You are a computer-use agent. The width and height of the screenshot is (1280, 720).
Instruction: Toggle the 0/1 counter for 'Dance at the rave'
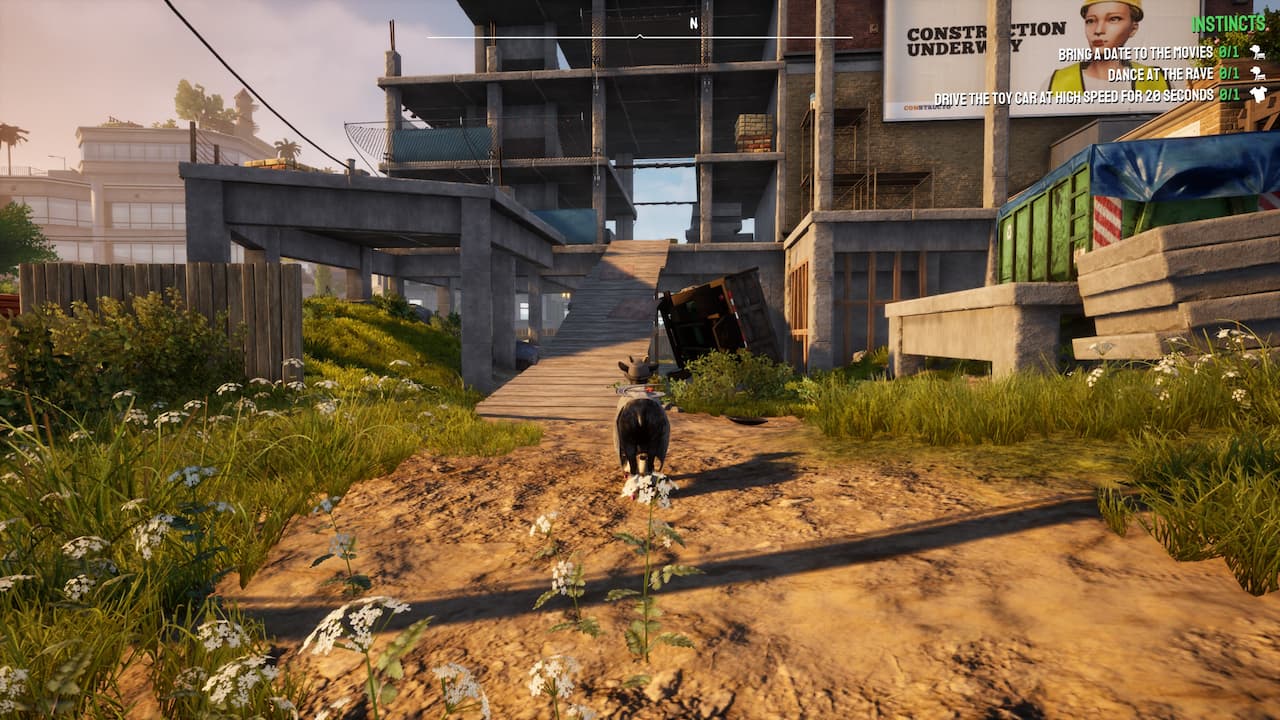pos(1228,73)
